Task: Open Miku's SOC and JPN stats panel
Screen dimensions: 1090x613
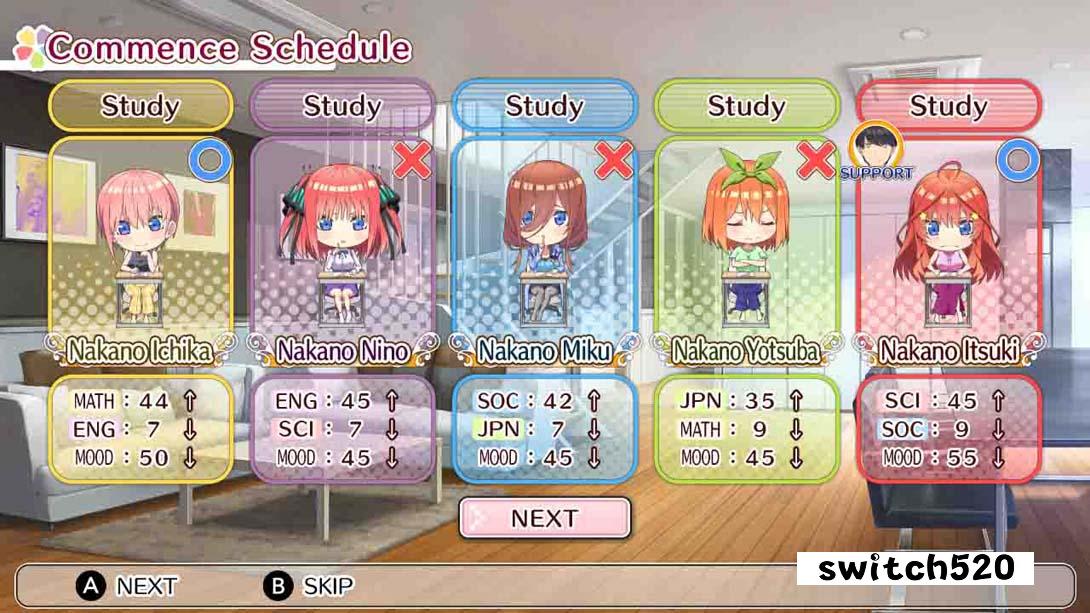Action: click(544, 430)
